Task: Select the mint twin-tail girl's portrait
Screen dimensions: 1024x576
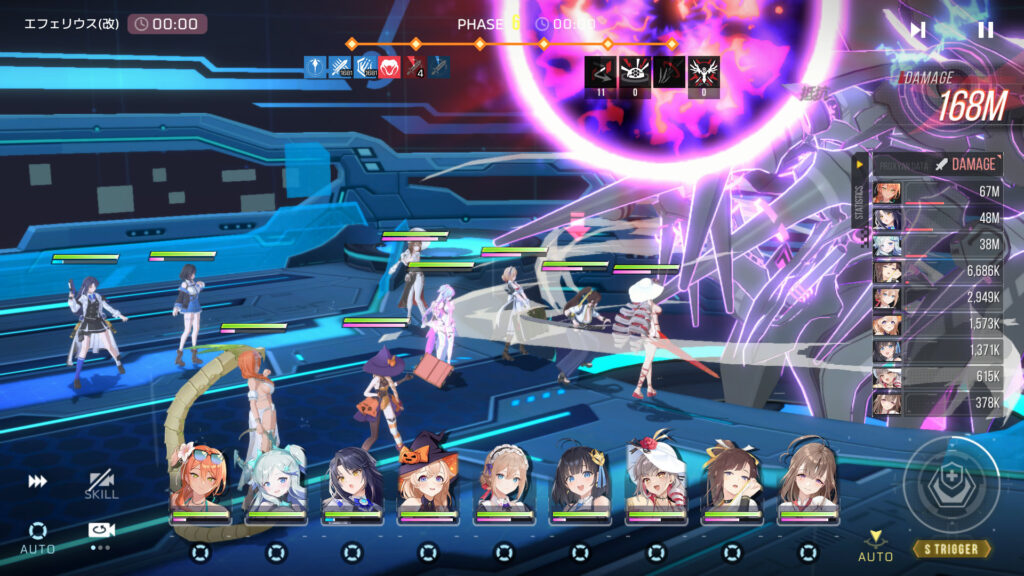Action: pos(275,478)
